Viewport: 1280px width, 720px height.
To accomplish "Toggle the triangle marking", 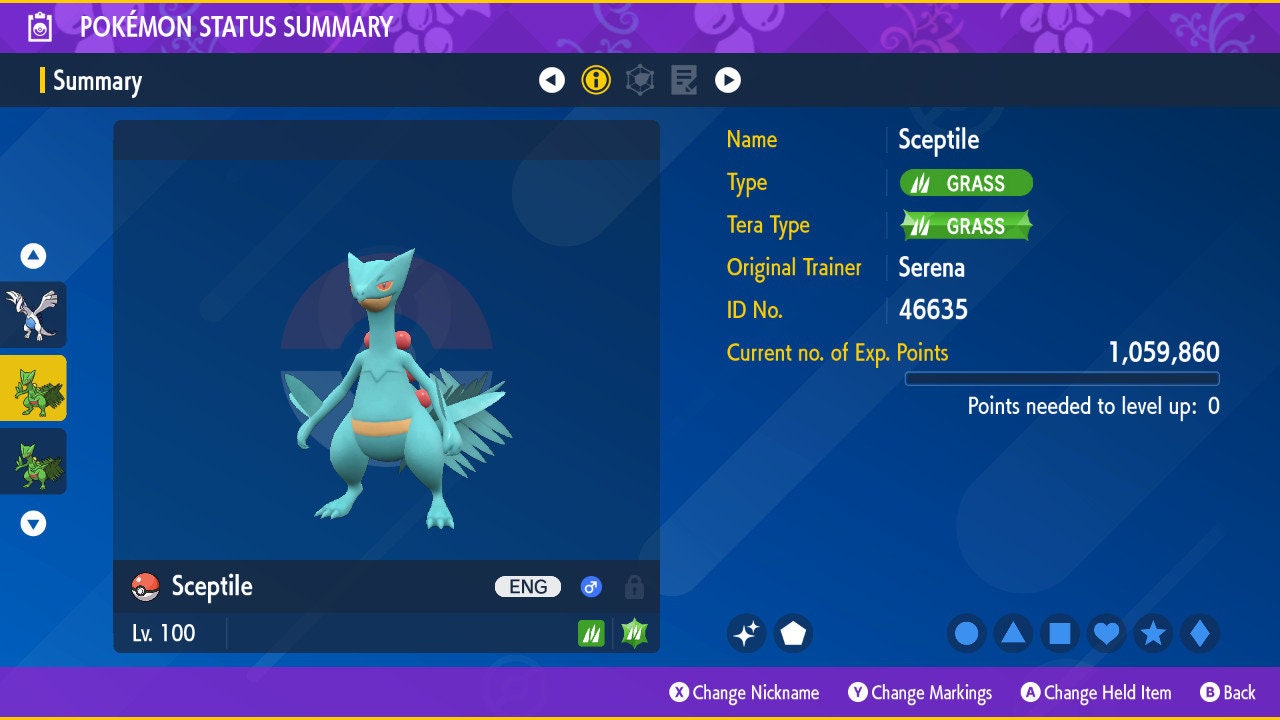I will pyautogui.click(x=1013, y=633).
